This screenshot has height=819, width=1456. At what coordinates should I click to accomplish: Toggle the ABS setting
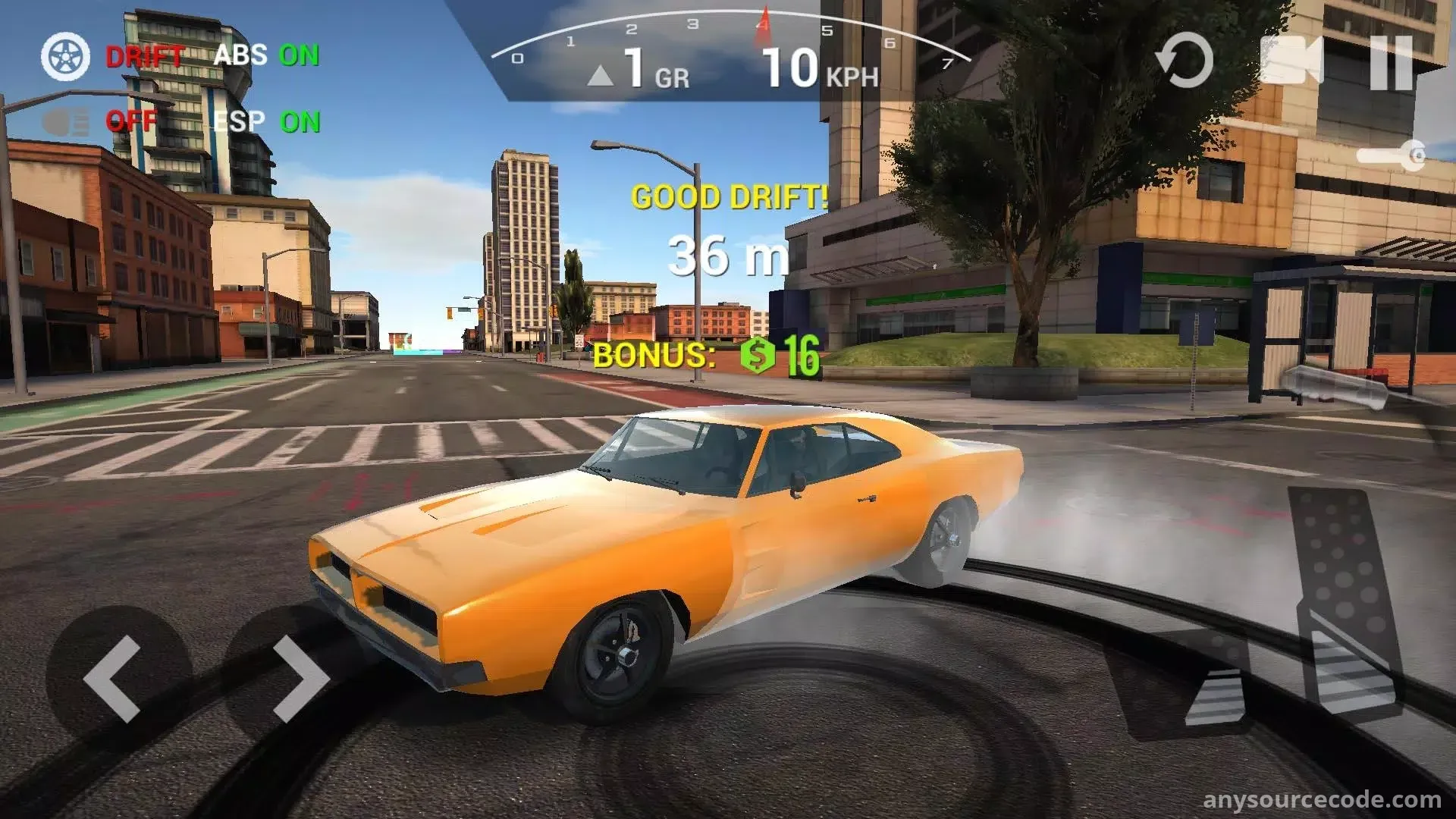pyautogui.click(x=266, y=55)
